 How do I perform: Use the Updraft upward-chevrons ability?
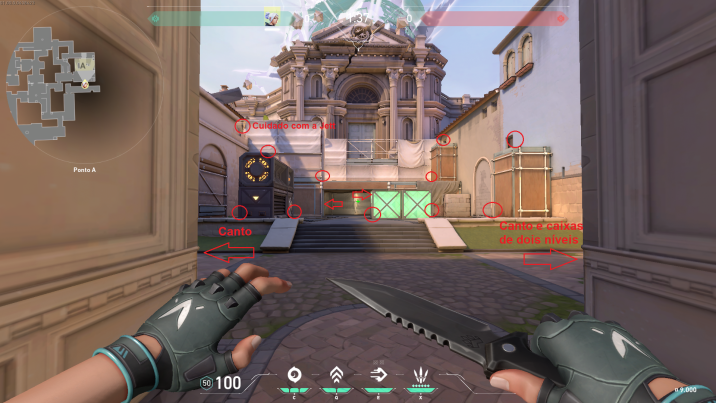point(337,376)
